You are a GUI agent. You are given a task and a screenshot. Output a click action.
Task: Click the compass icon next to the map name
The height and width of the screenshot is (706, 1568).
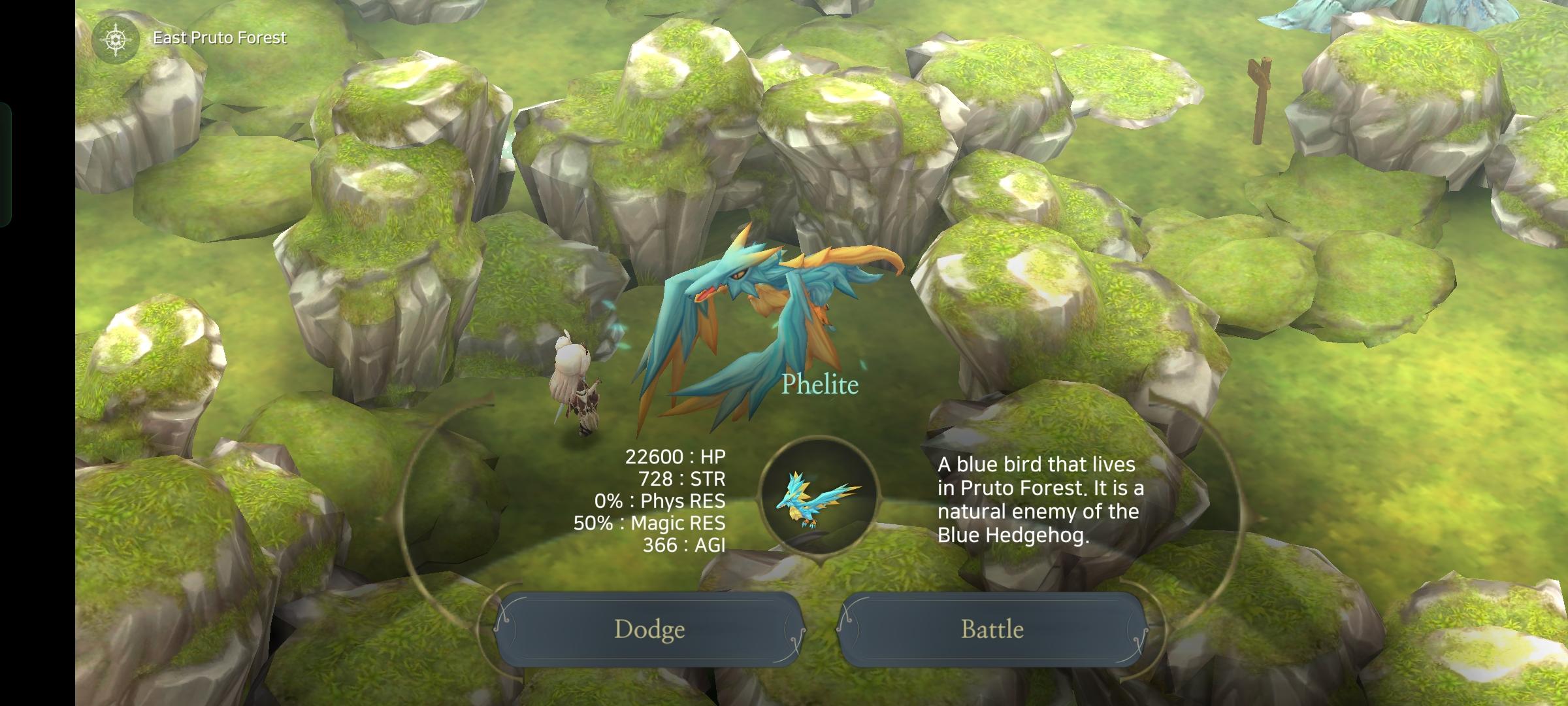pos(115,37)
